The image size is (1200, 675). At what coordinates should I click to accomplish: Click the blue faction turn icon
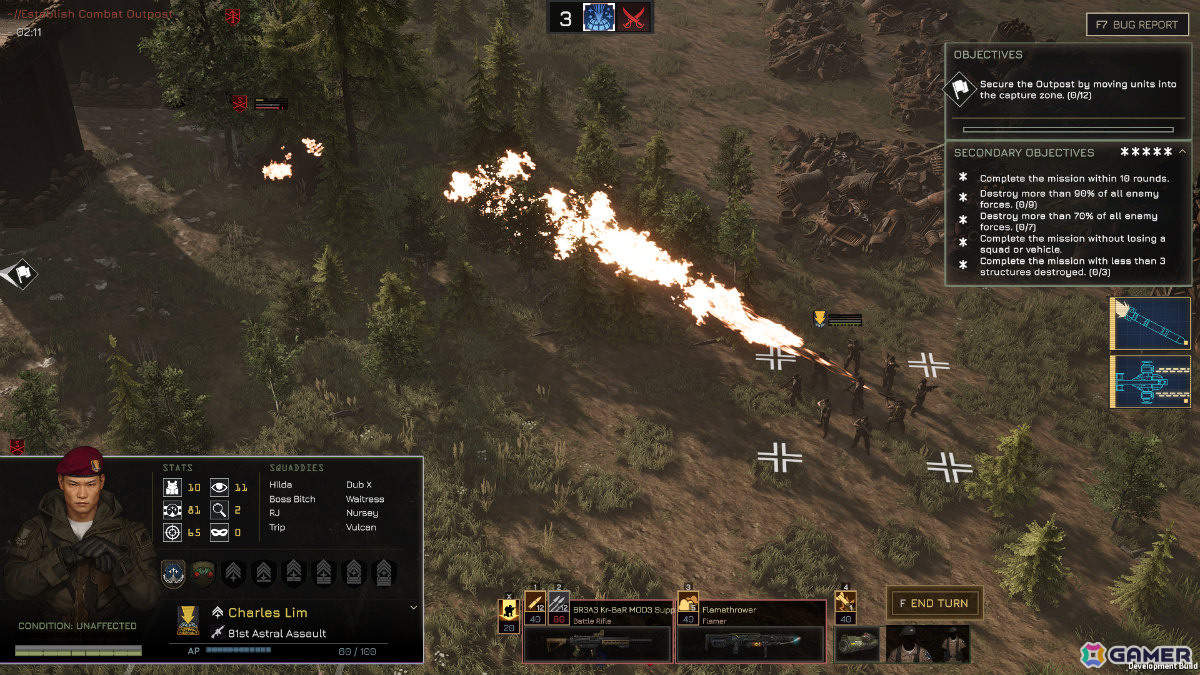point(598,17)
